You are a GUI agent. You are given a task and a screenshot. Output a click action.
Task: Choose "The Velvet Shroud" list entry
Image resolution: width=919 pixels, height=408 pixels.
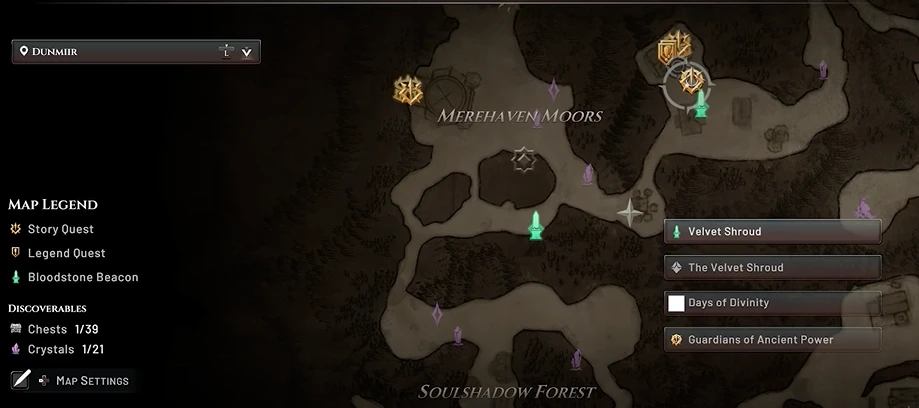coord(772,268)
